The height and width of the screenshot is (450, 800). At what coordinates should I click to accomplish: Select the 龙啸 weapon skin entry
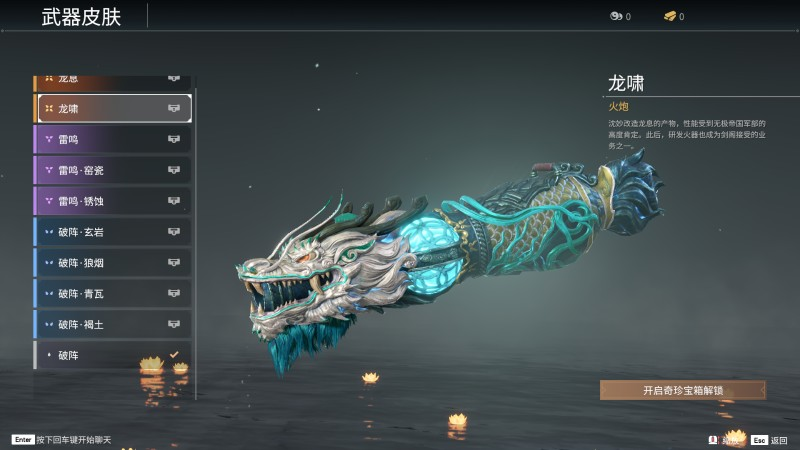[113, 108]
